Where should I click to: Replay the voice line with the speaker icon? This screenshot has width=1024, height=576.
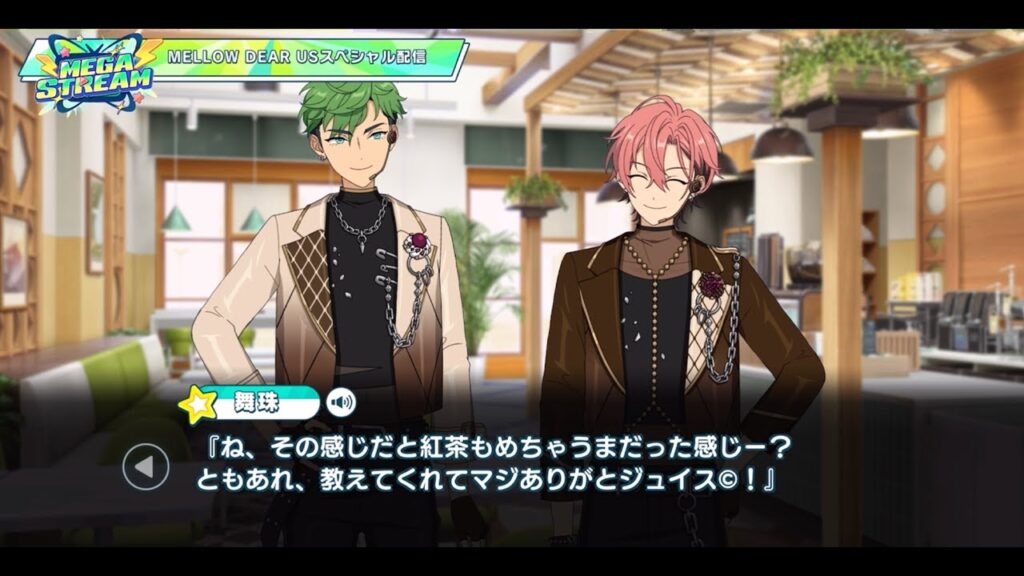[x=341, y=403]
